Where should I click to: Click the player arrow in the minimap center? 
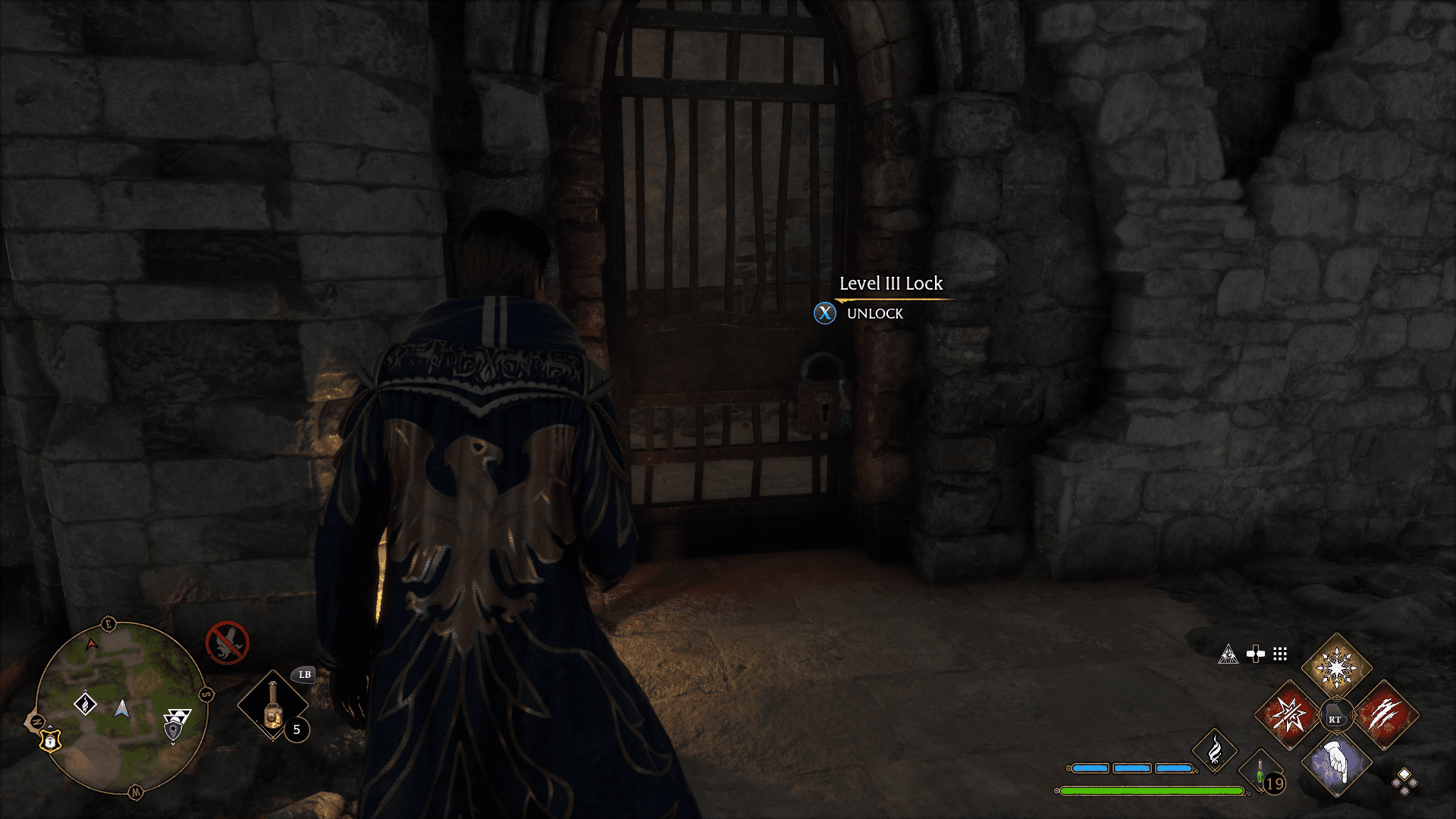pyautogui.click(x=122, y=710)
